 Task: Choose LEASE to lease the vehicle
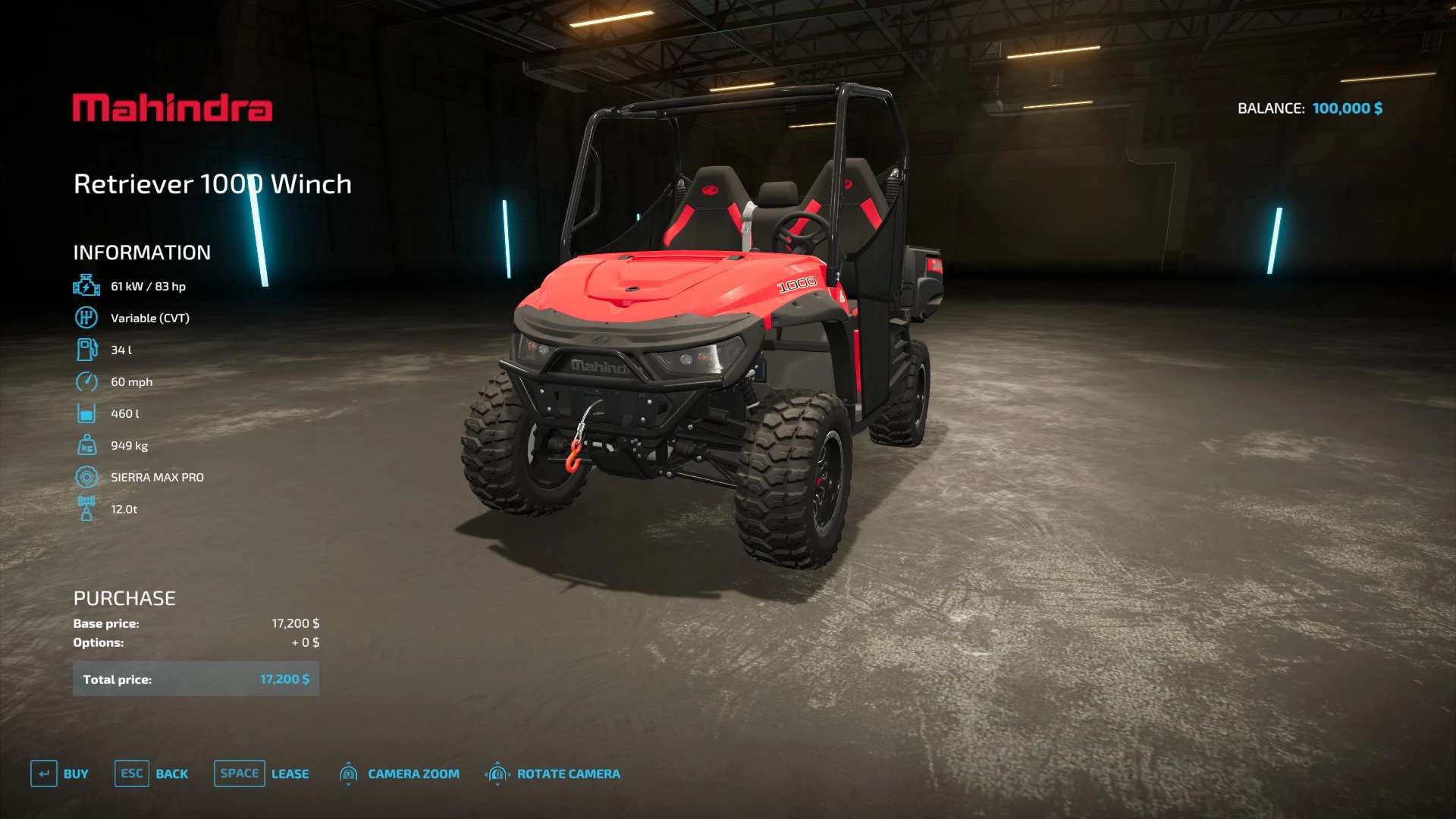click(x=290, y=773)
